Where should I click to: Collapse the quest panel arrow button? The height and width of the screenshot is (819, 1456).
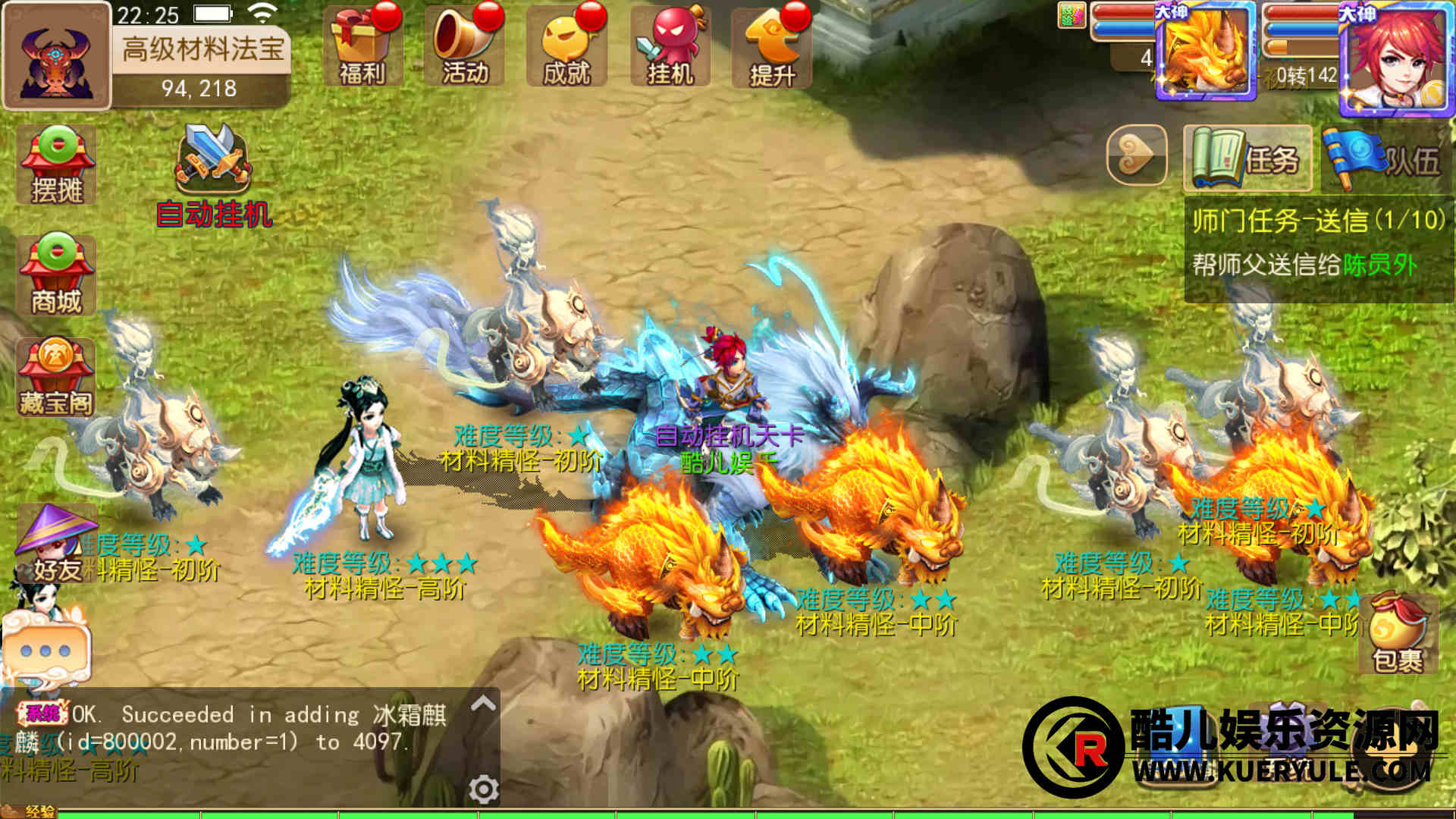(1136, 155)
